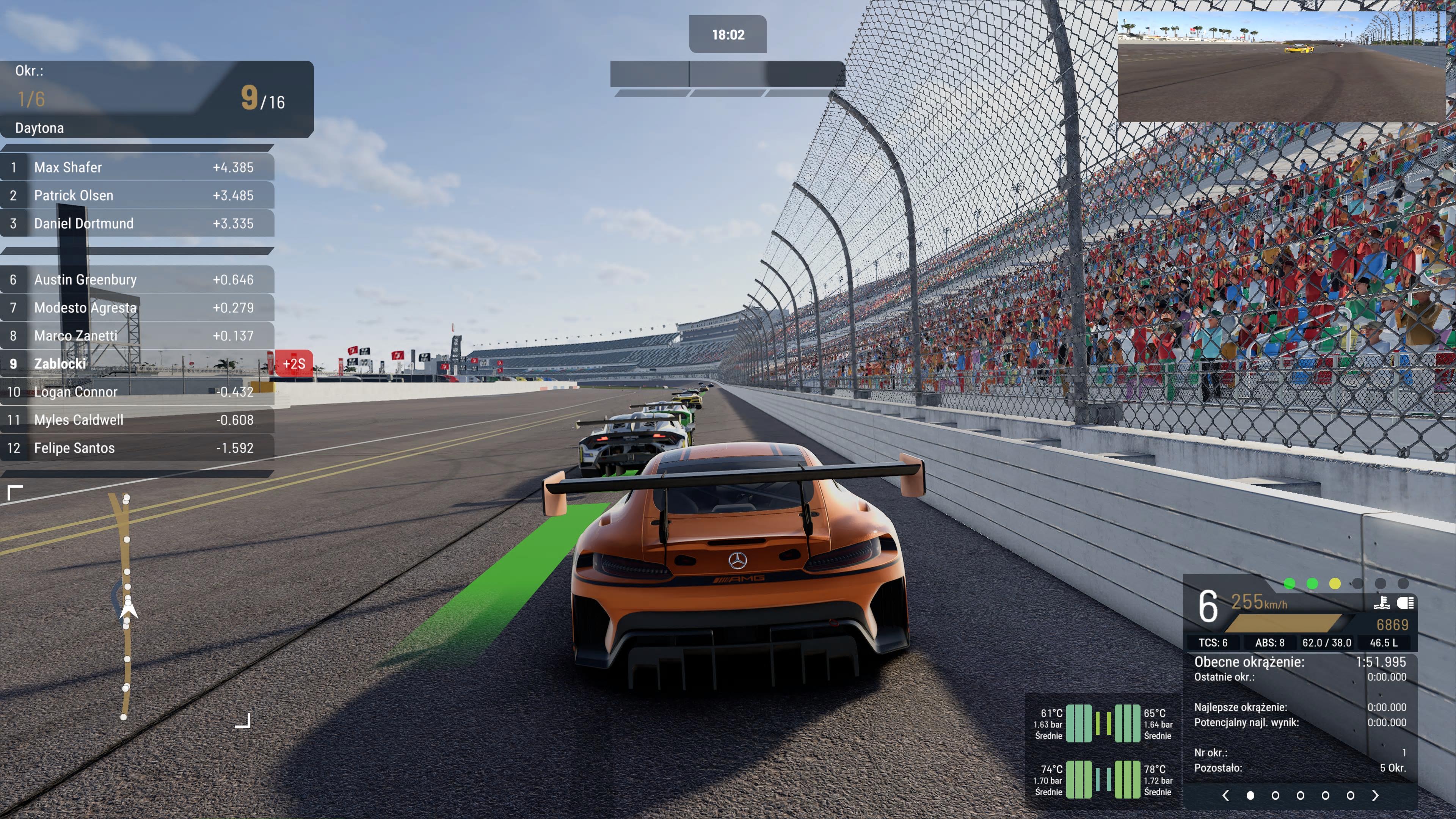
Task: Go to the next info panel page arrow
Action: tap(1375, 795)
